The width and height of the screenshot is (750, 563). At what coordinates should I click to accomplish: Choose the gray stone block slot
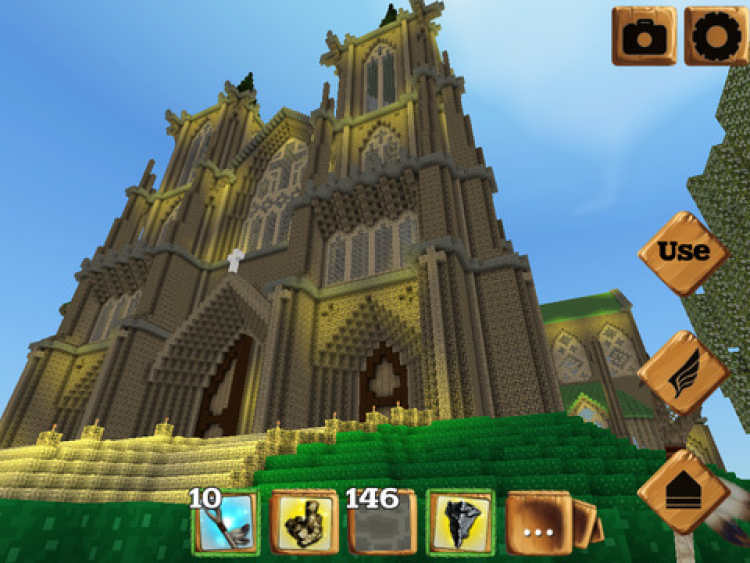click(381, 523)
